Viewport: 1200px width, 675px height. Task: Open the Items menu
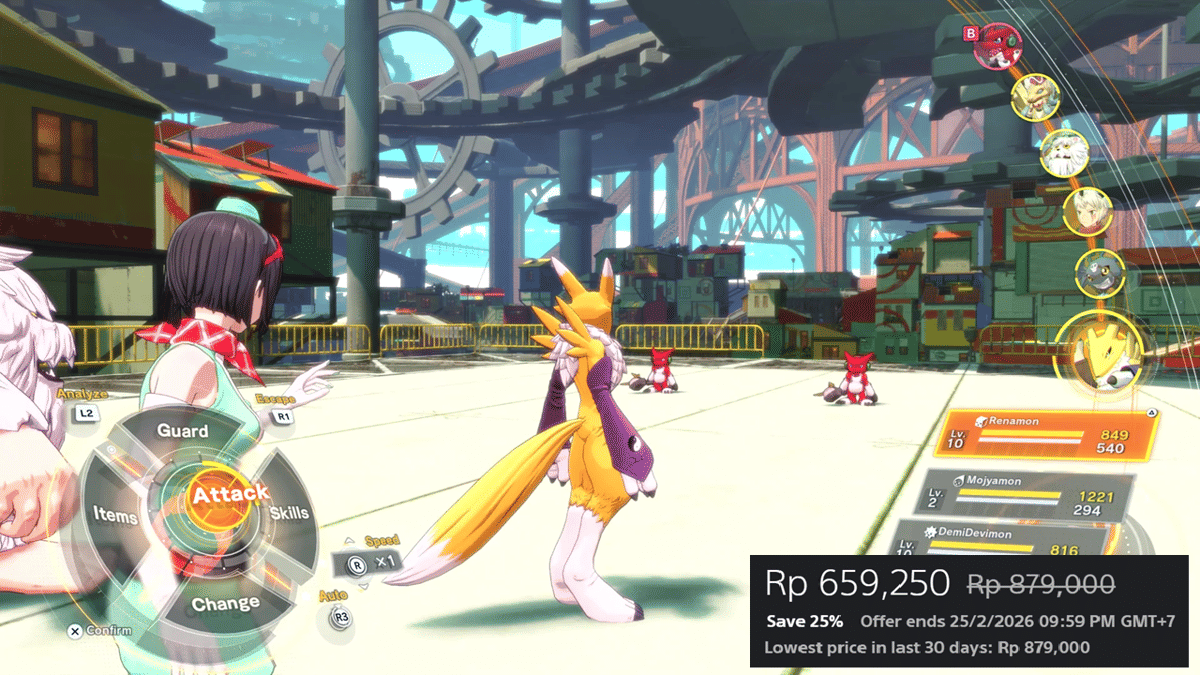tap(115, 514)
